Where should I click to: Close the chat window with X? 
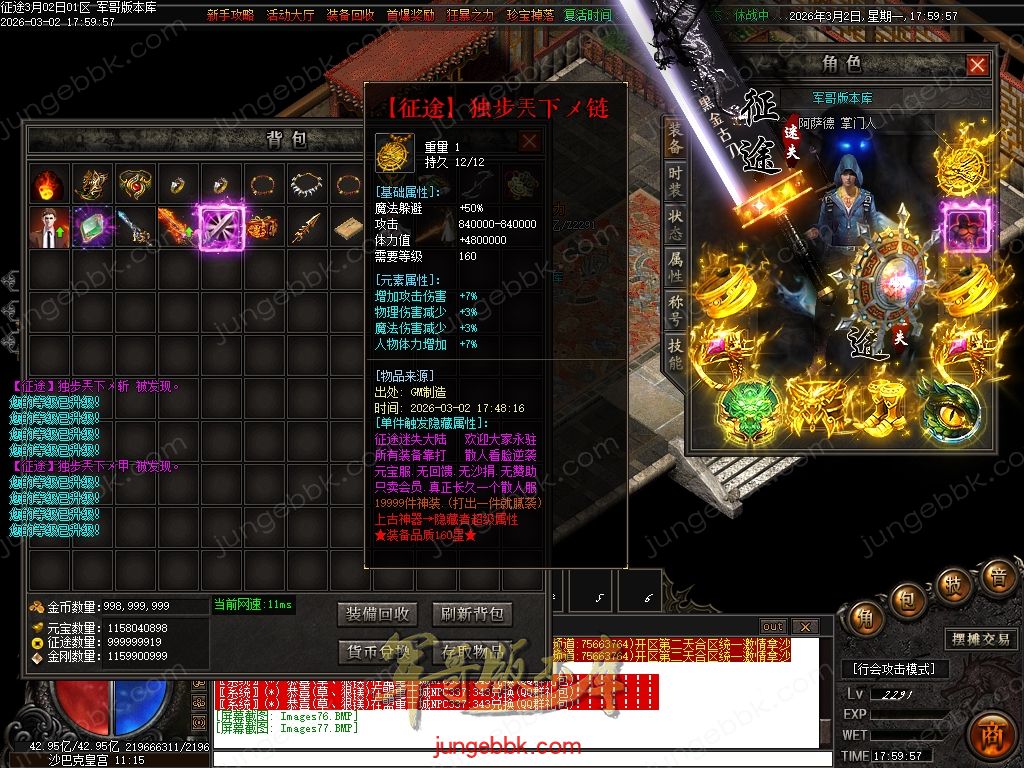(x=804, y=627)
